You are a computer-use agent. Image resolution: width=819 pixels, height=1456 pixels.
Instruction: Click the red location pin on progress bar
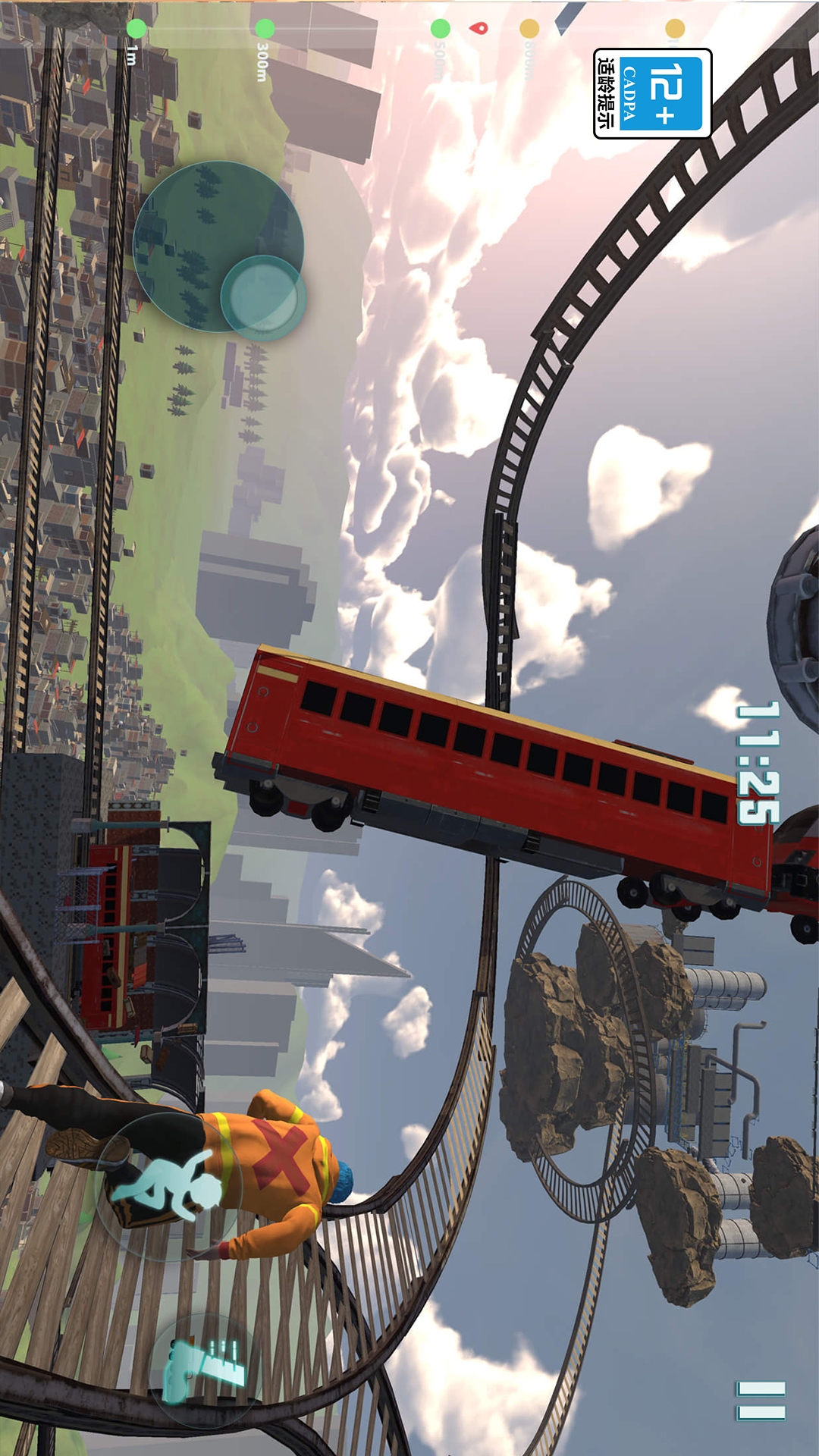[479, 28]
